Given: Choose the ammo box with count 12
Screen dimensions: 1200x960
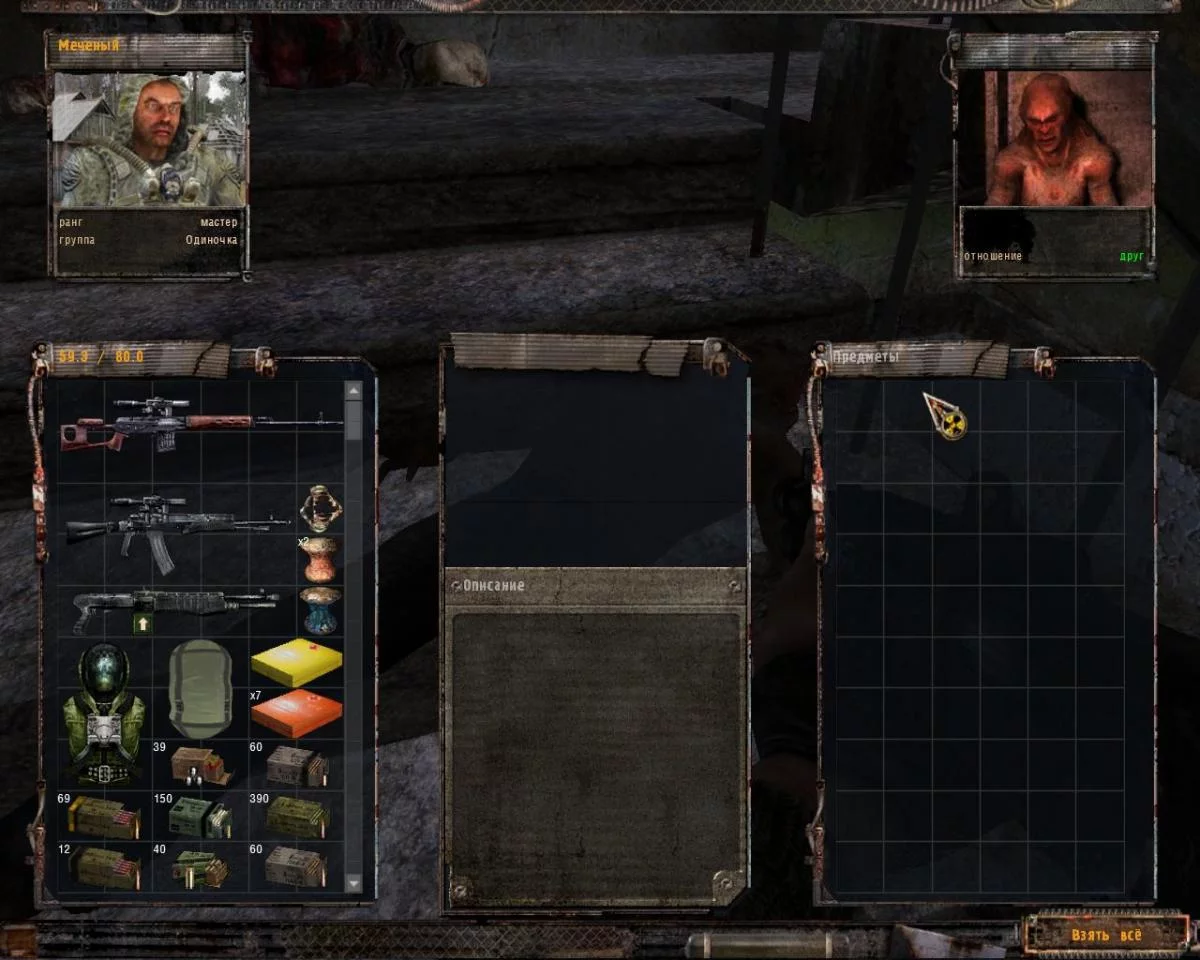Looking at the screenshot, I should 102,867.
